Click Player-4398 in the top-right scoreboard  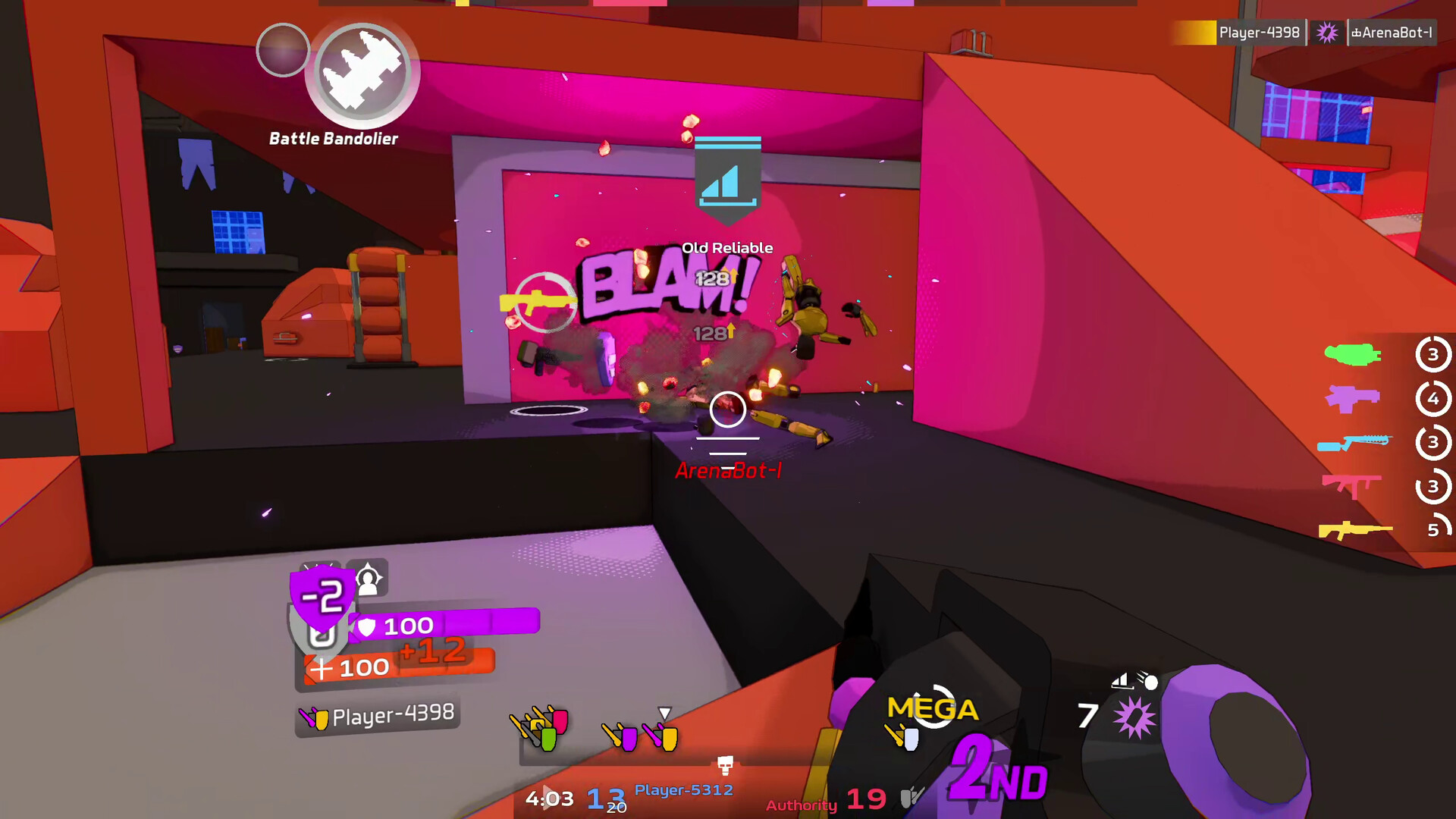click(1259, 32)
